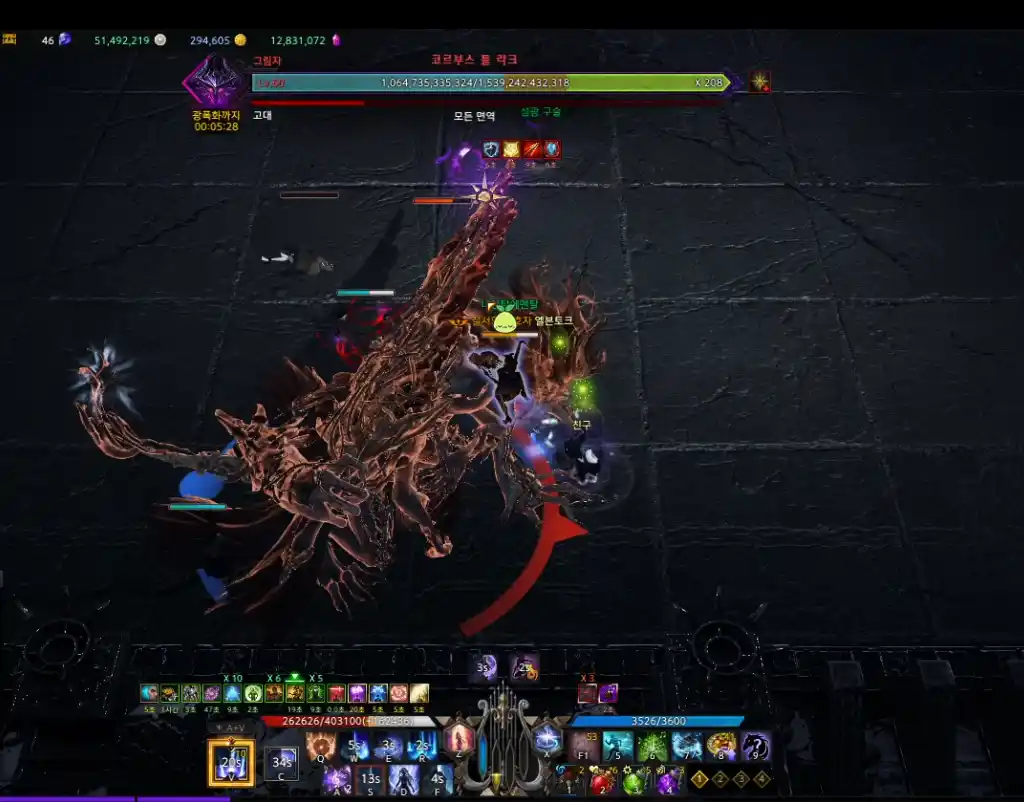Select the S skill showing 13s
The width and height of the screenshot is (1024, 802).
point(371,779)
